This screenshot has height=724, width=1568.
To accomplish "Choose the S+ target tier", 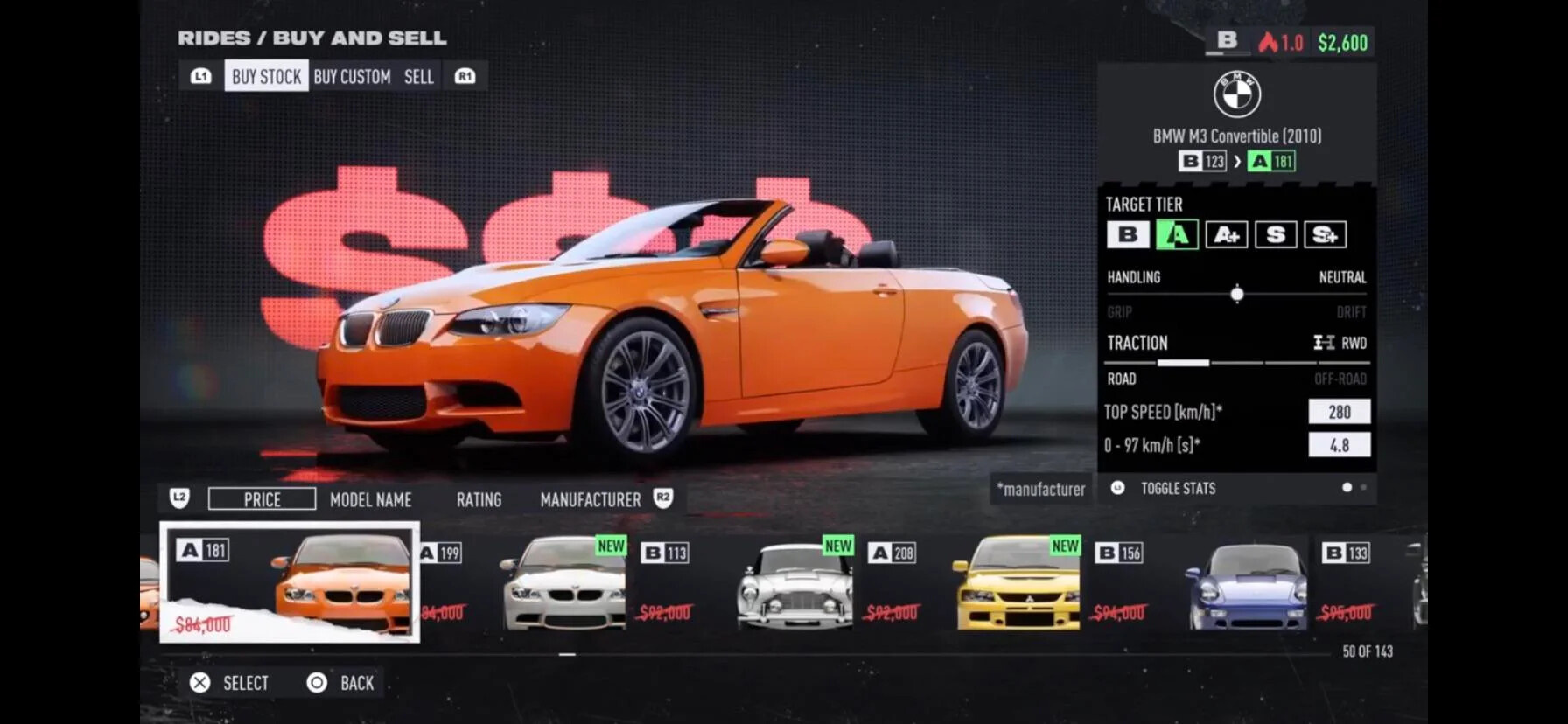I will [1325, 234].
